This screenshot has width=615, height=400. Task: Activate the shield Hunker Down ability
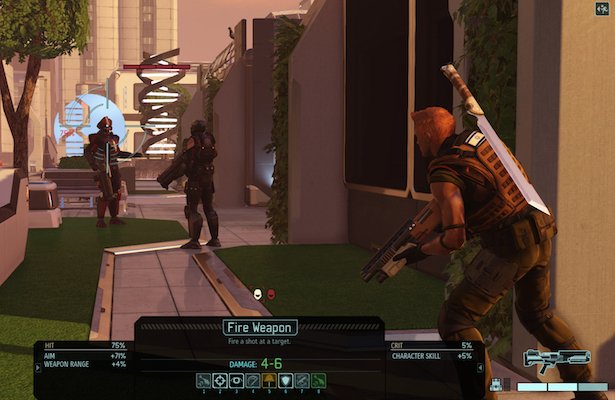pos(285,380)
